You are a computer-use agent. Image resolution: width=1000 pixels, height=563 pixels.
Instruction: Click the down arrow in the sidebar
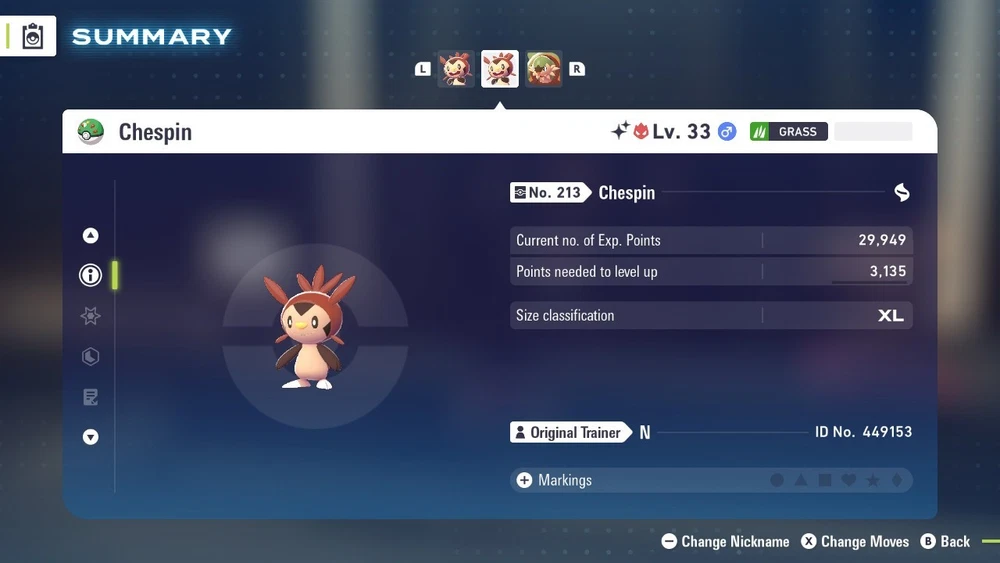click(x=91, y=437)
